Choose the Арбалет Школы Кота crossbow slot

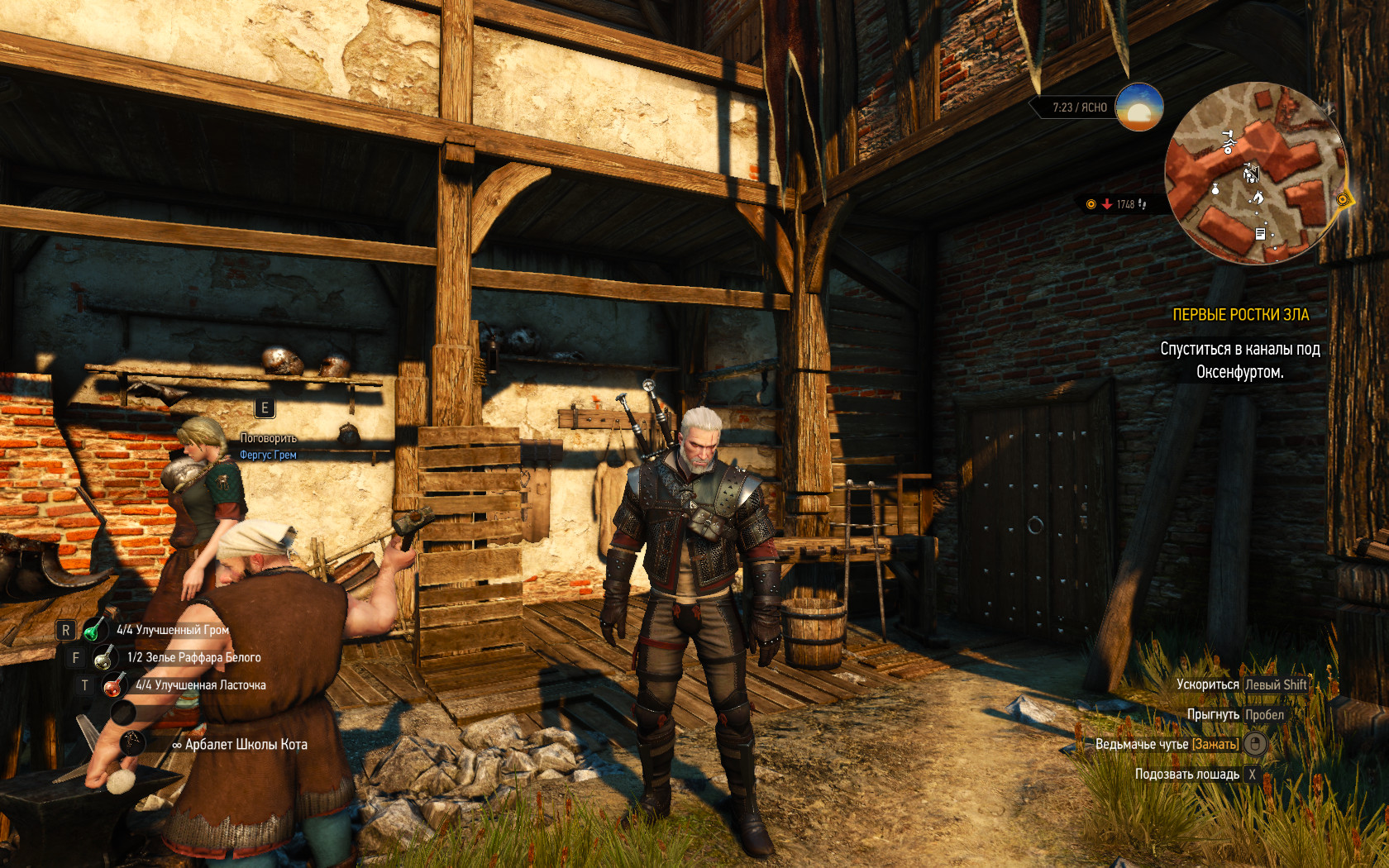(x=132, y=743)
